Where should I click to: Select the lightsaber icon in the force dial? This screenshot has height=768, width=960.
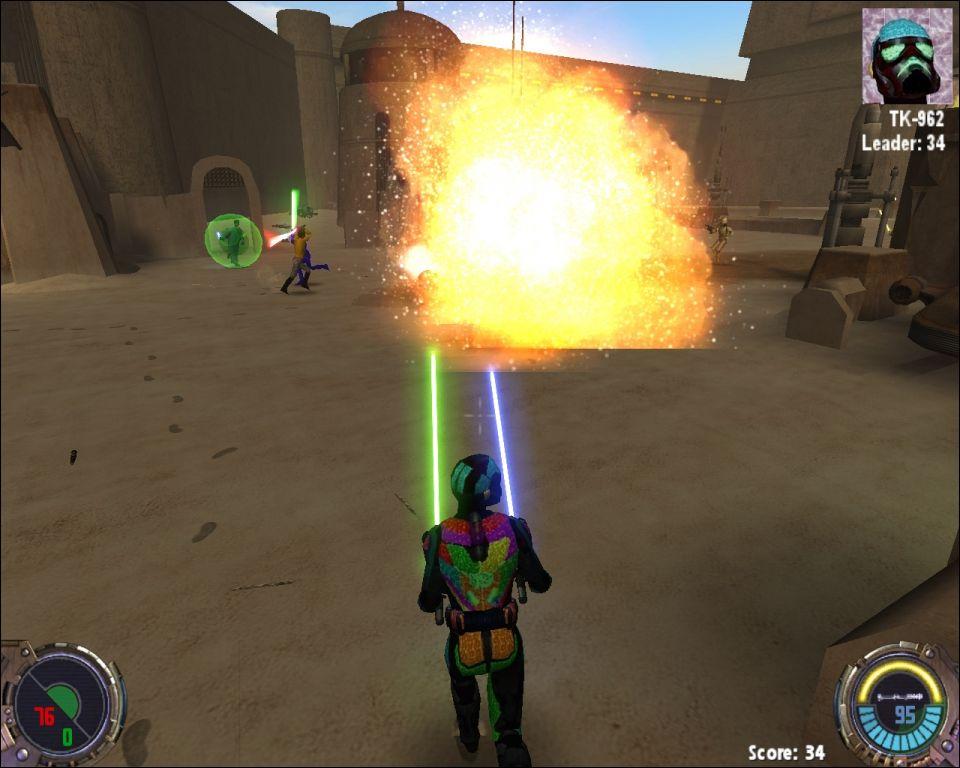coord(899,695)
